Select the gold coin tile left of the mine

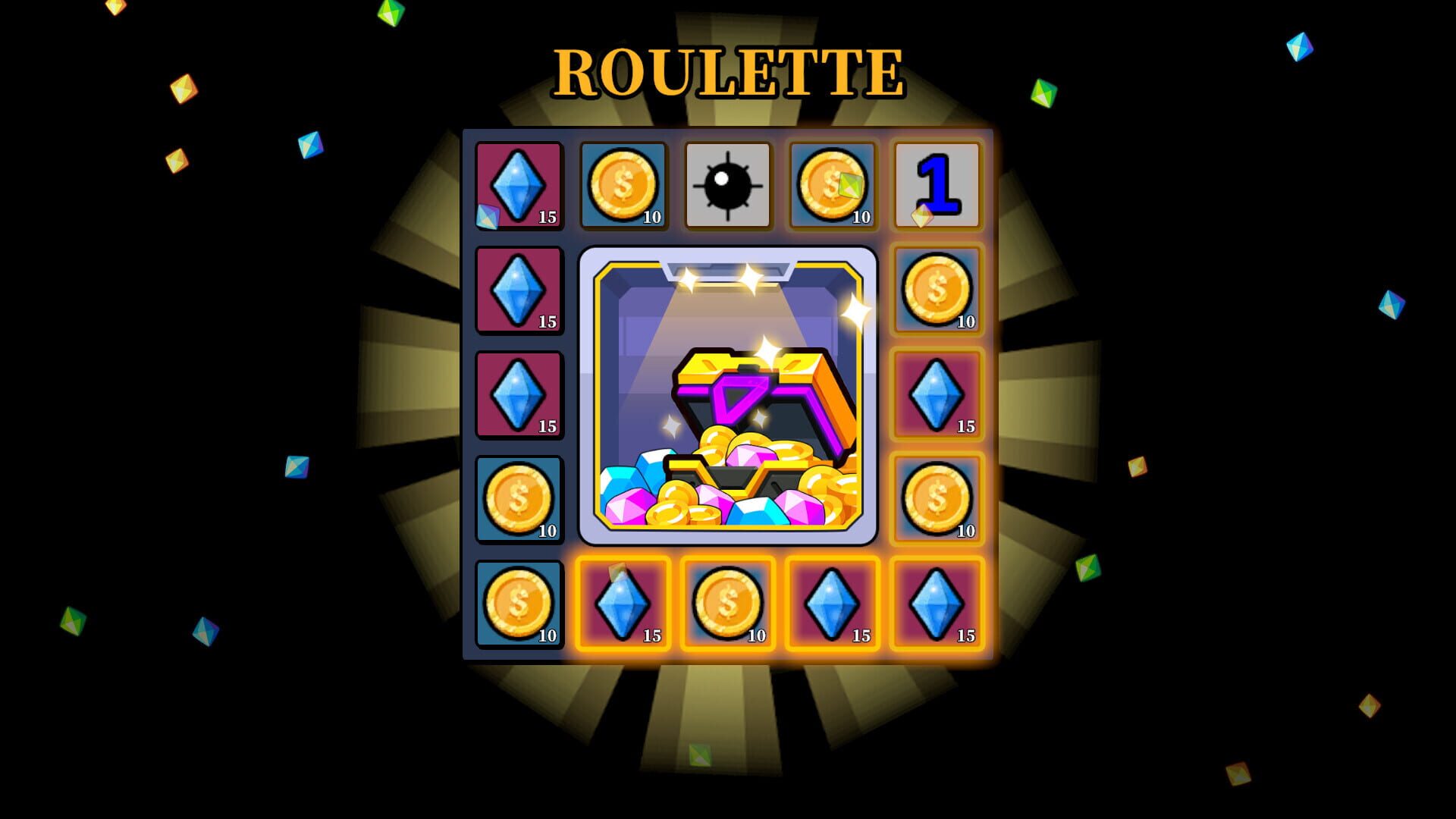tap(623, 184)
